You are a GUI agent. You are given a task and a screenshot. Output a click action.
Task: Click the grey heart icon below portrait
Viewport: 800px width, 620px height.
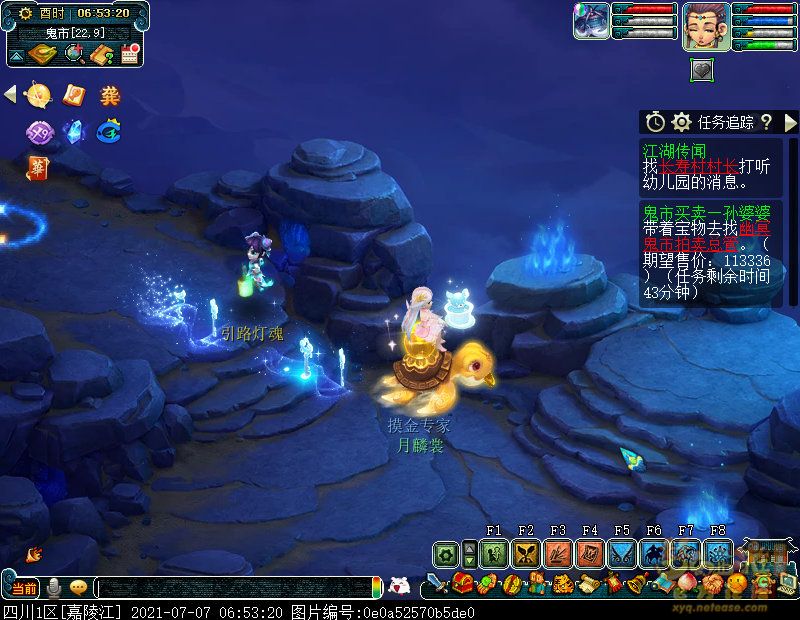[x=703, y=70]
